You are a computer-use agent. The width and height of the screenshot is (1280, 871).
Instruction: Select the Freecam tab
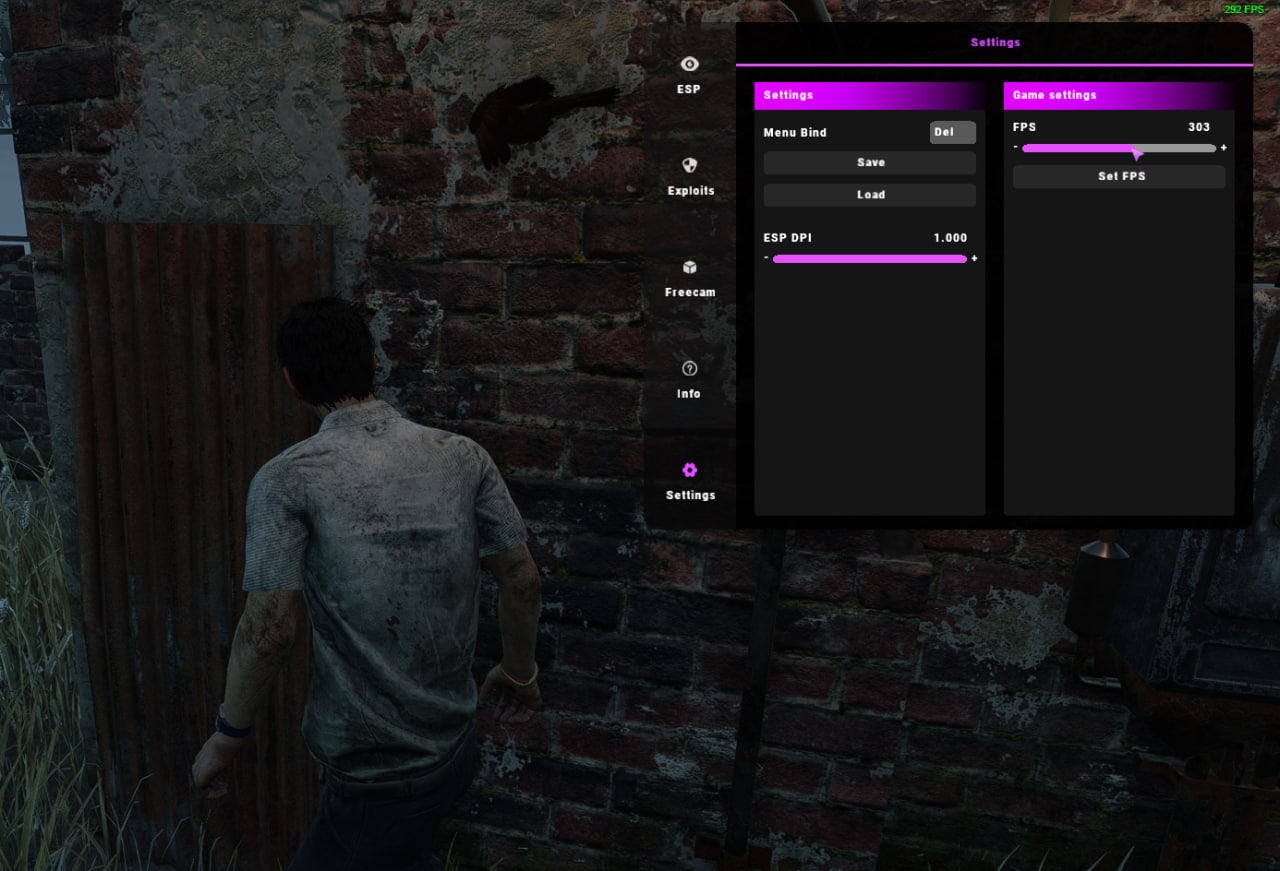[690, 278]
